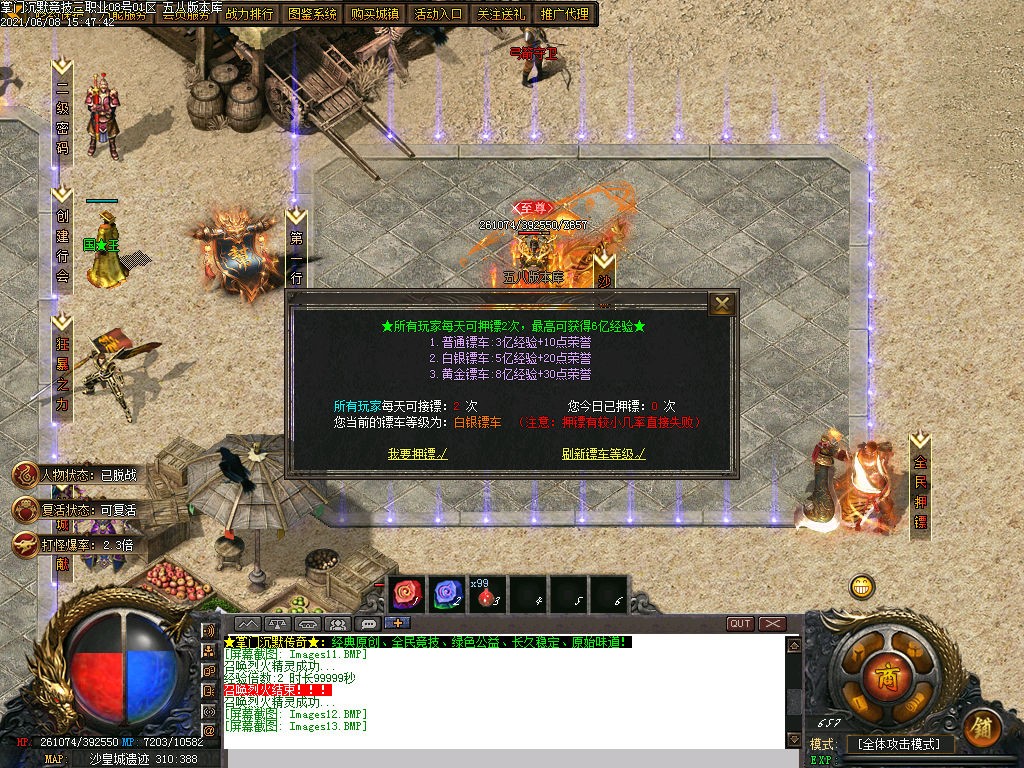Click the OUT button above chat

pos(740,623)
